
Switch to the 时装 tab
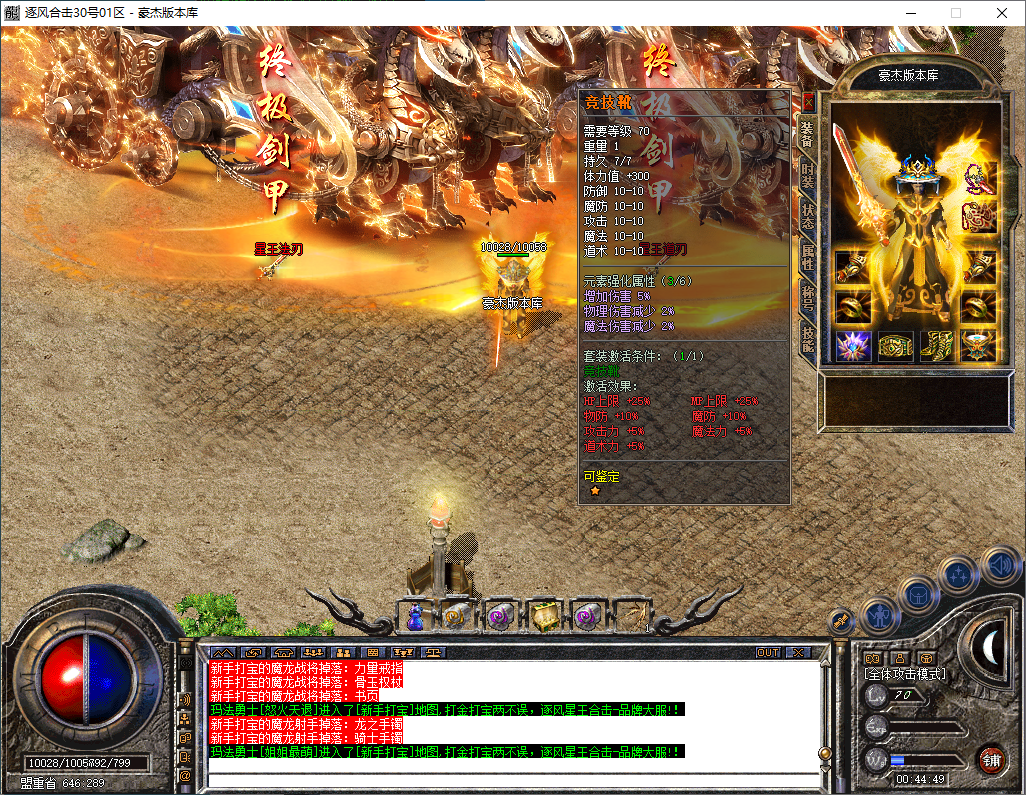(808, 173)
